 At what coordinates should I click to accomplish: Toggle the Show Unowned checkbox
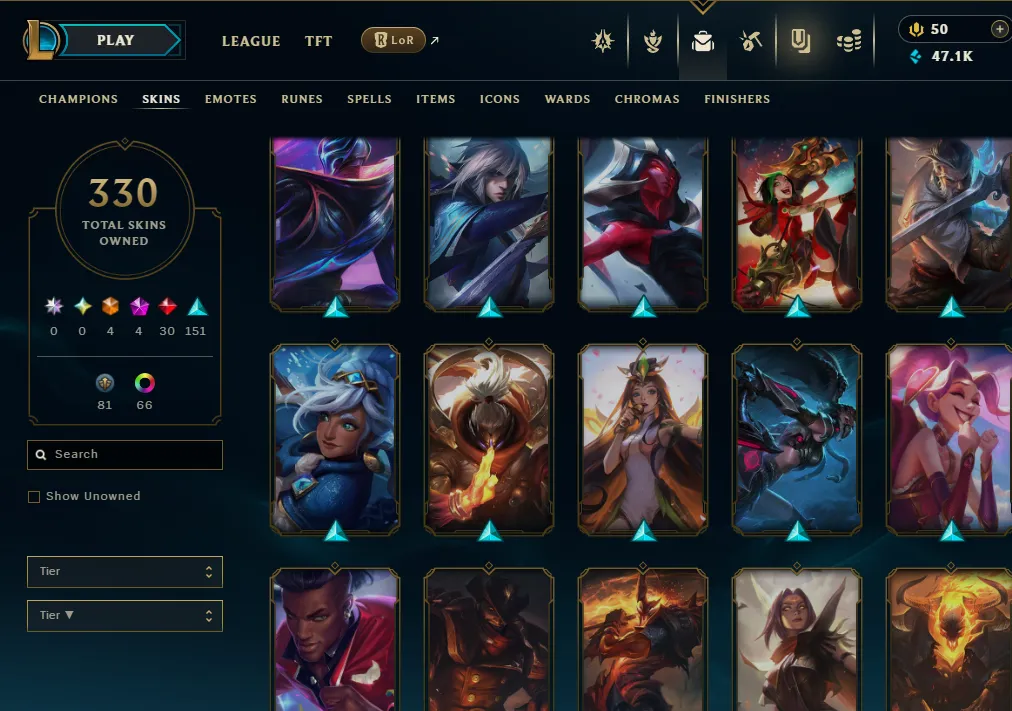[x=34, y=497]
